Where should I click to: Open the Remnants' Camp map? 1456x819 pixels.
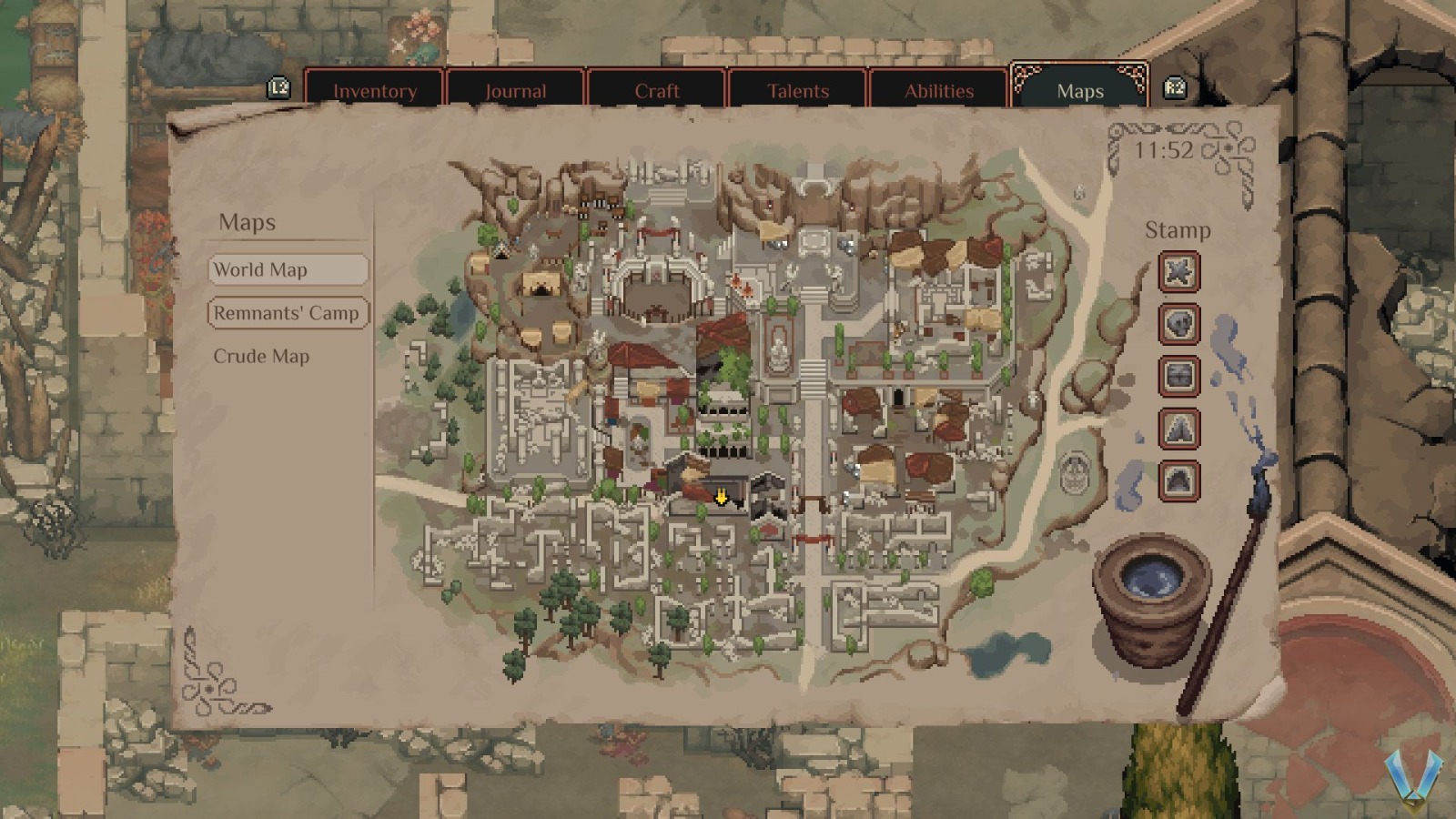coord(288,312)
